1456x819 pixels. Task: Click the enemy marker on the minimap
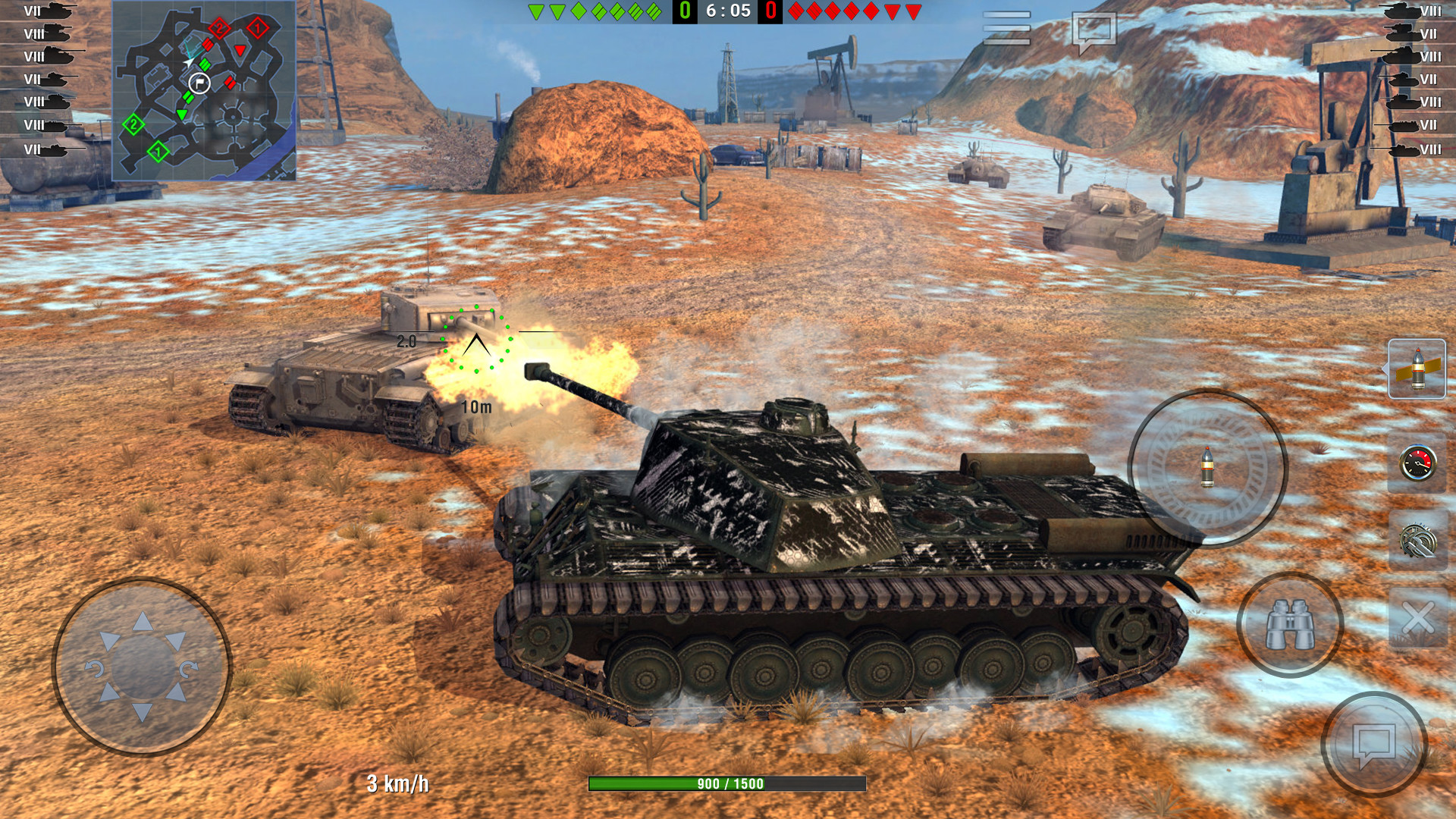(241, 51)
